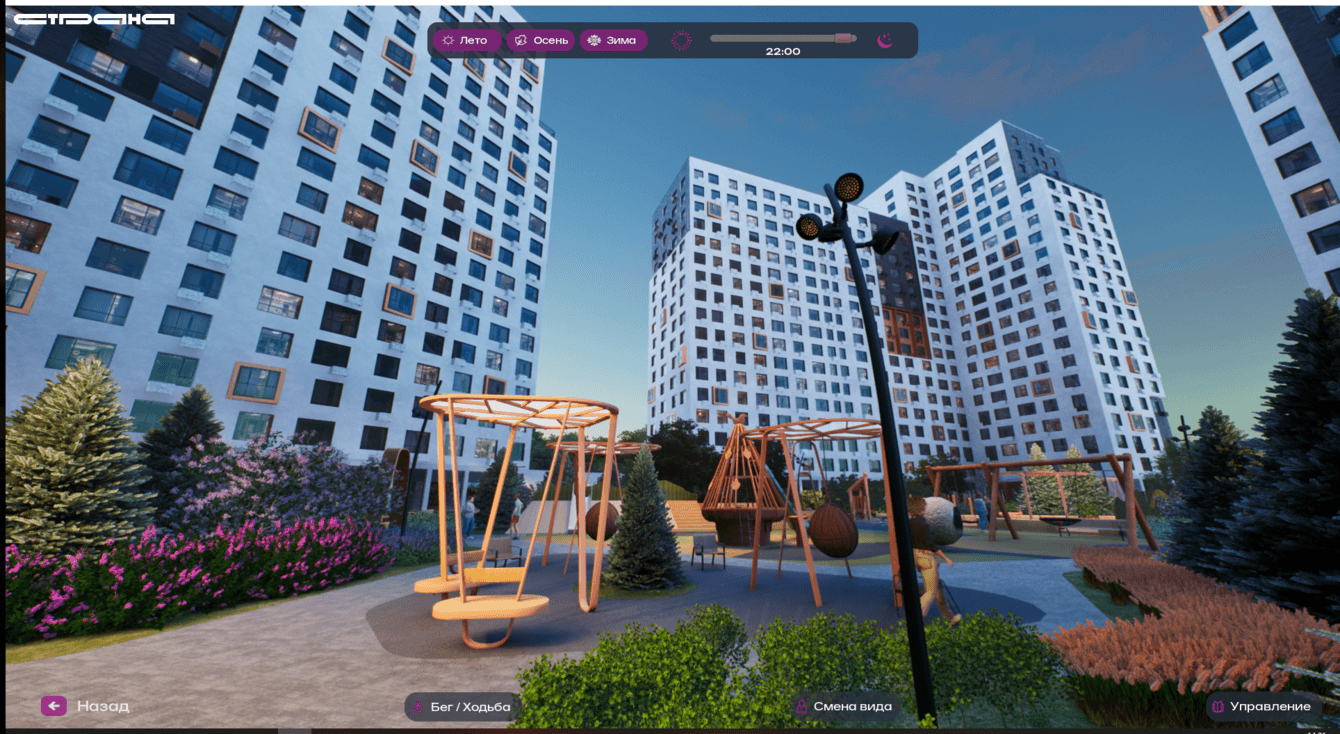
Task: Click the time-of-day slider handle
Action: 845,38
